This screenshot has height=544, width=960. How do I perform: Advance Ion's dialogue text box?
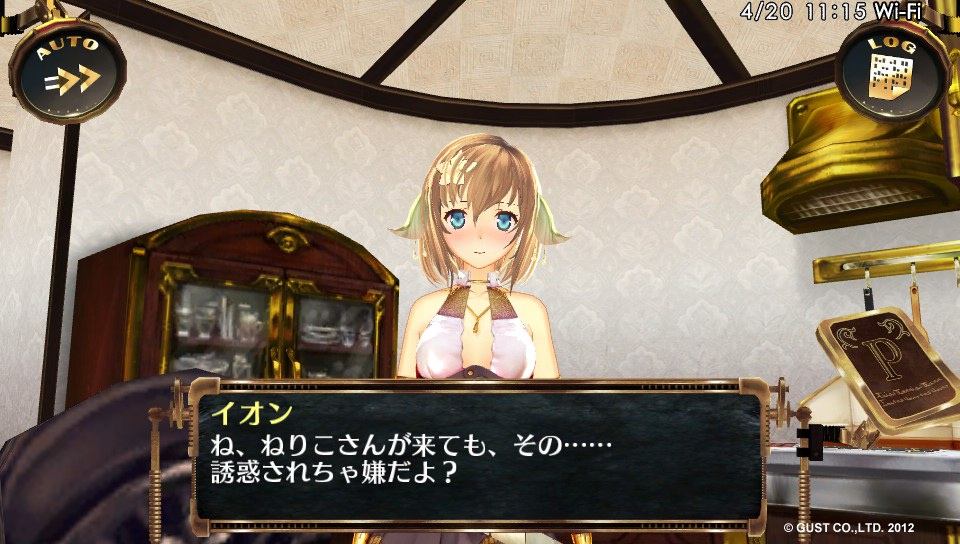tap(478, 455)
